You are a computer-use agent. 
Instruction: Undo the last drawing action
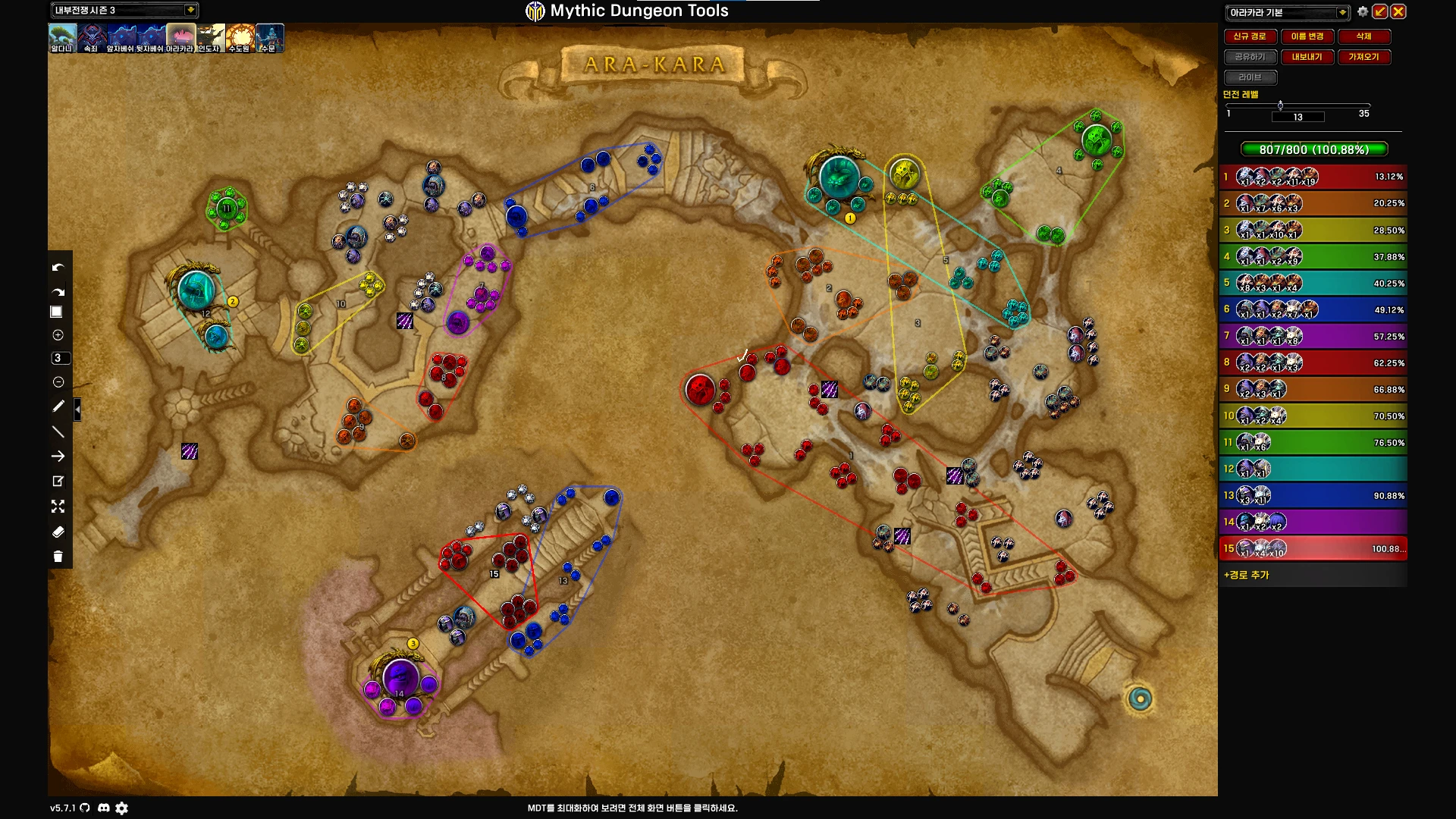click(x=58, y=268)
